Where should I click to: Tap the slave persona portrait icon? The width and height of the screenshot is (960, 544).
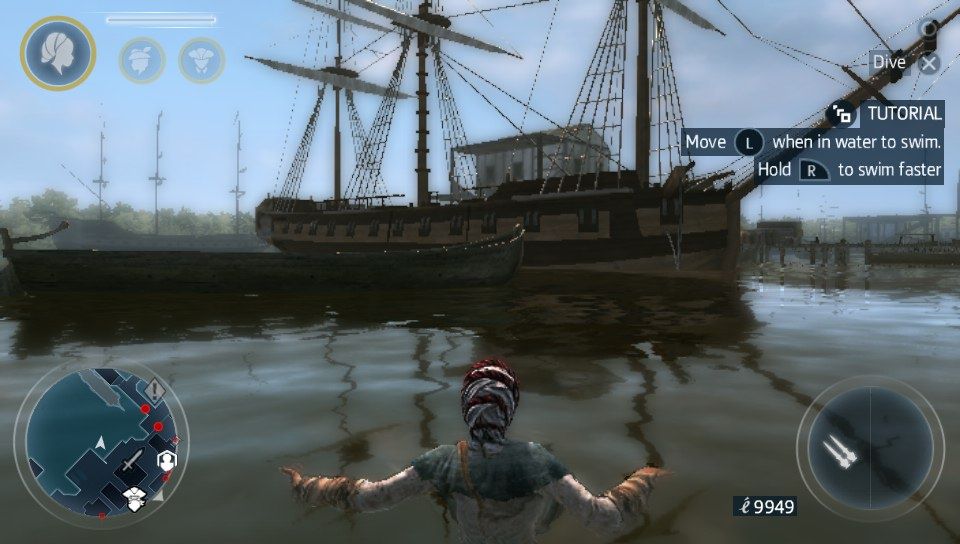pyautogui.click(x=57, y=53)
